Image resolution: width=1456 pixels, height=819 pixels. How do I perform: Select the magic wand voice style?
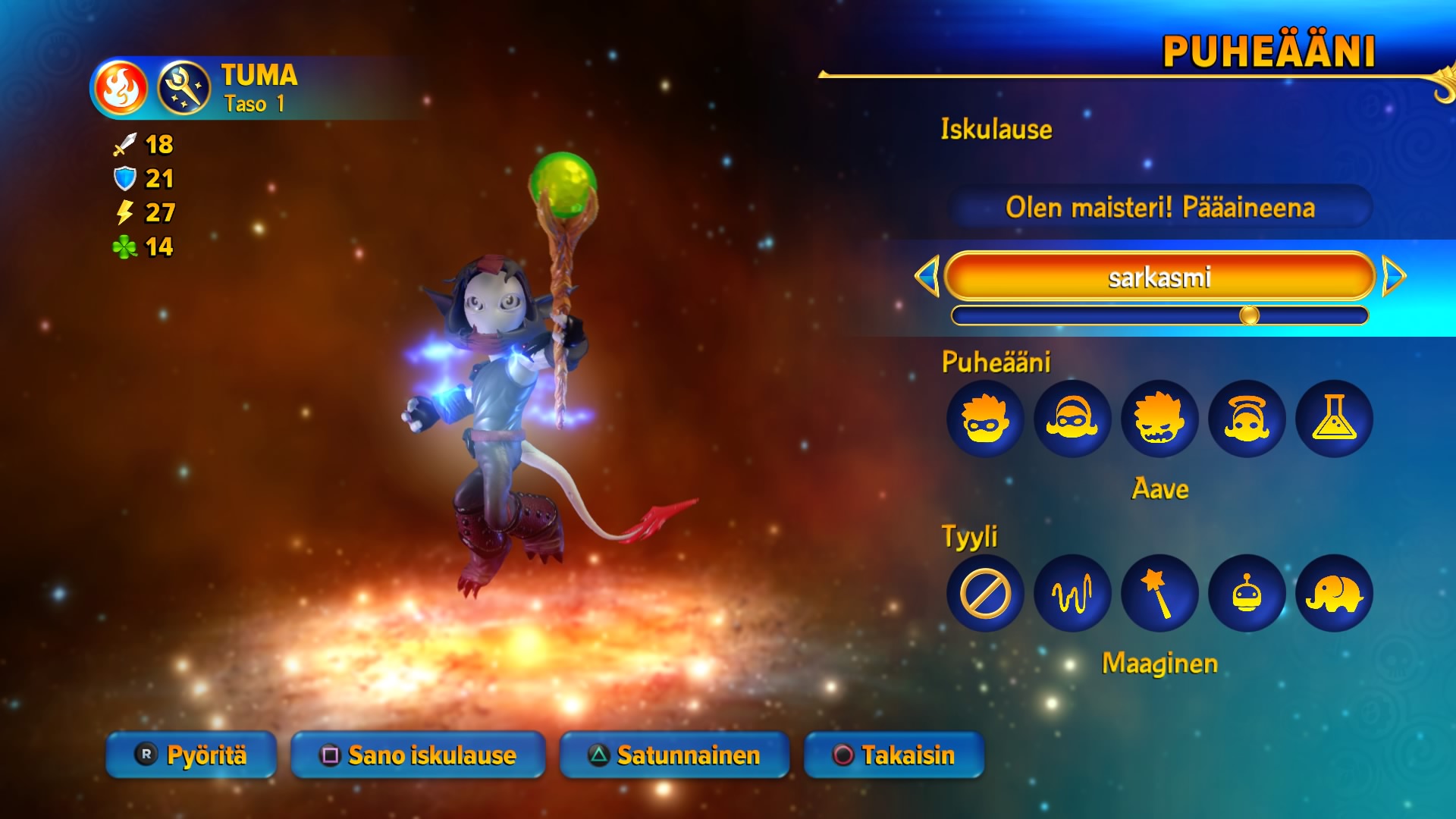(x=1159, y=594)
